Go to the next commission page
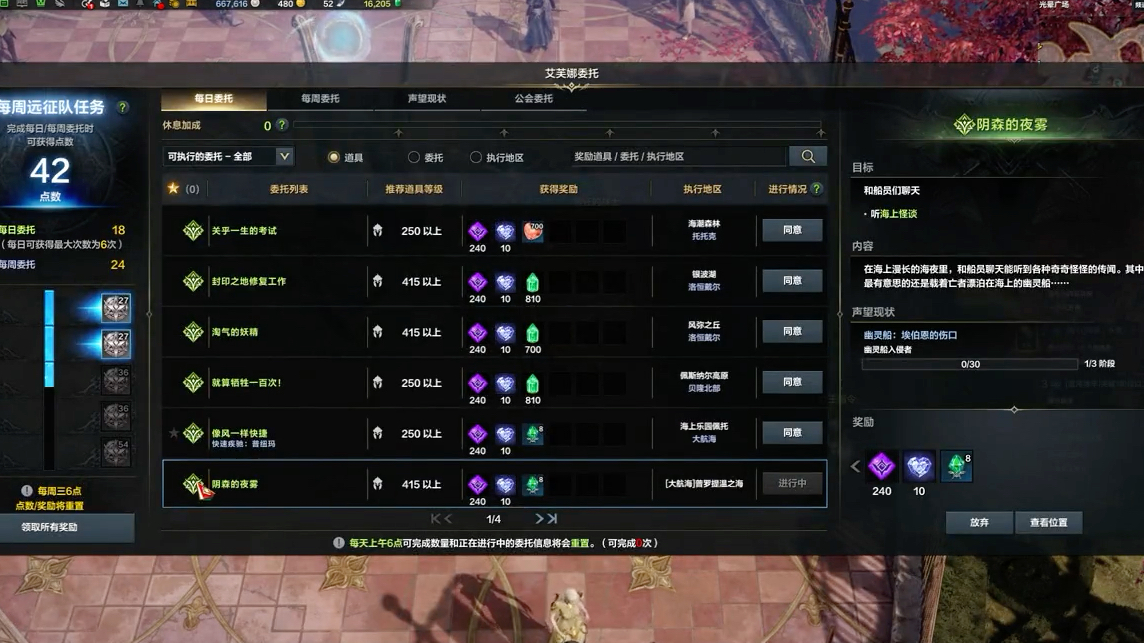 539,519
